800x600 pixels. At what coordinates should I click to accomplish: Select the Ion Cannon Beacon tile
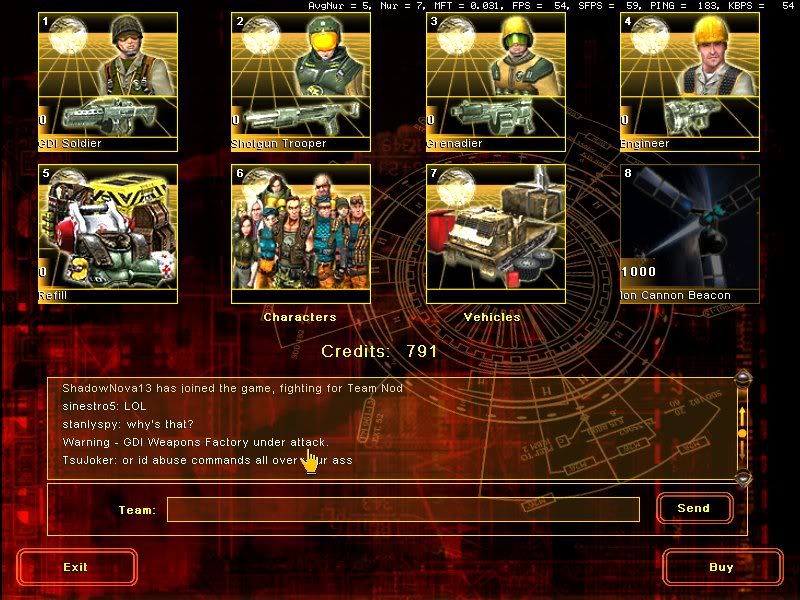coord(690,233)
